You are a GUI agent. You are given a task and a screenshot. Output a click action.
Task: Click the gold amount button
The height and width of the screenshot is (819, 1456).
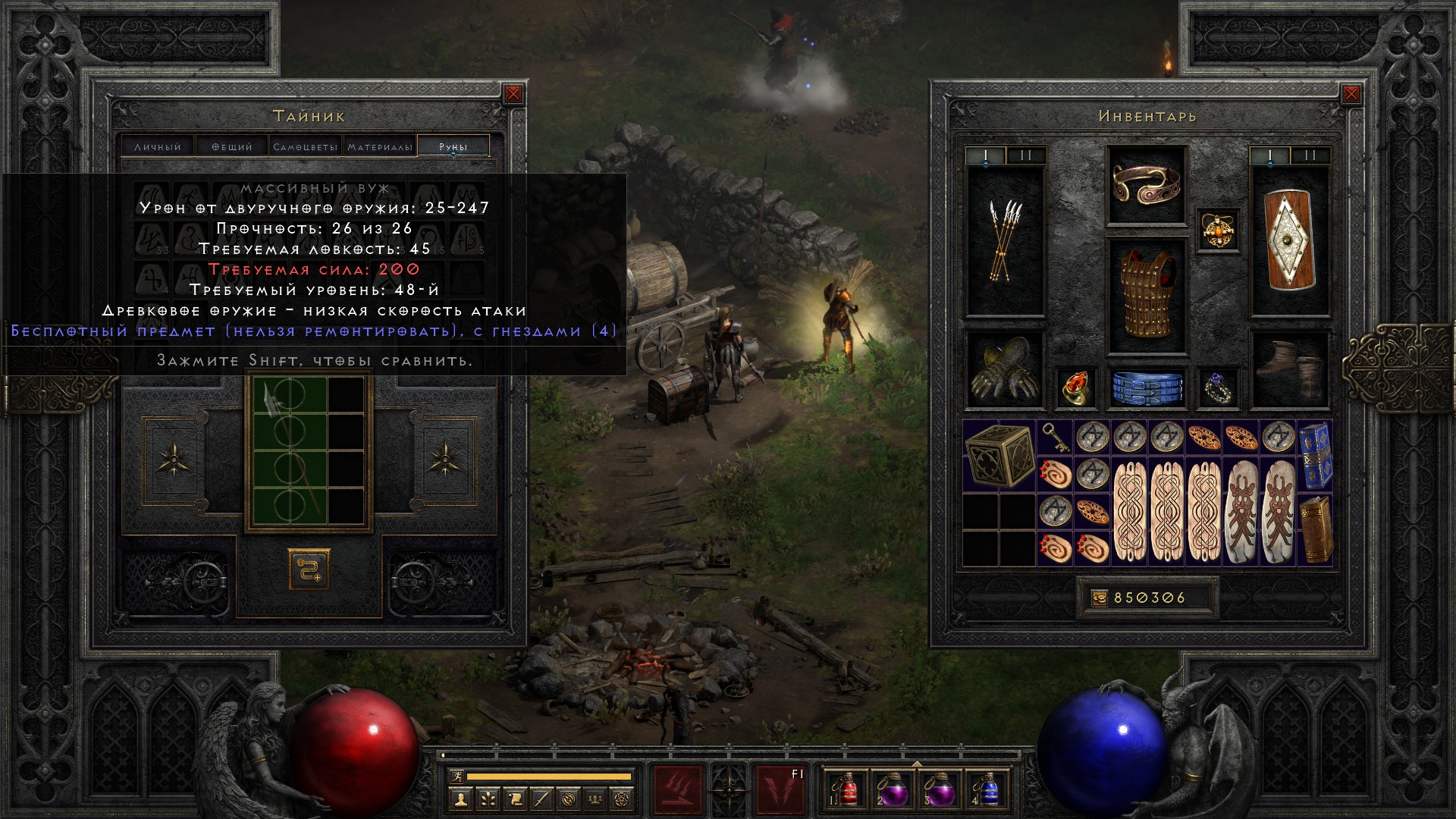coord(1099,598)
